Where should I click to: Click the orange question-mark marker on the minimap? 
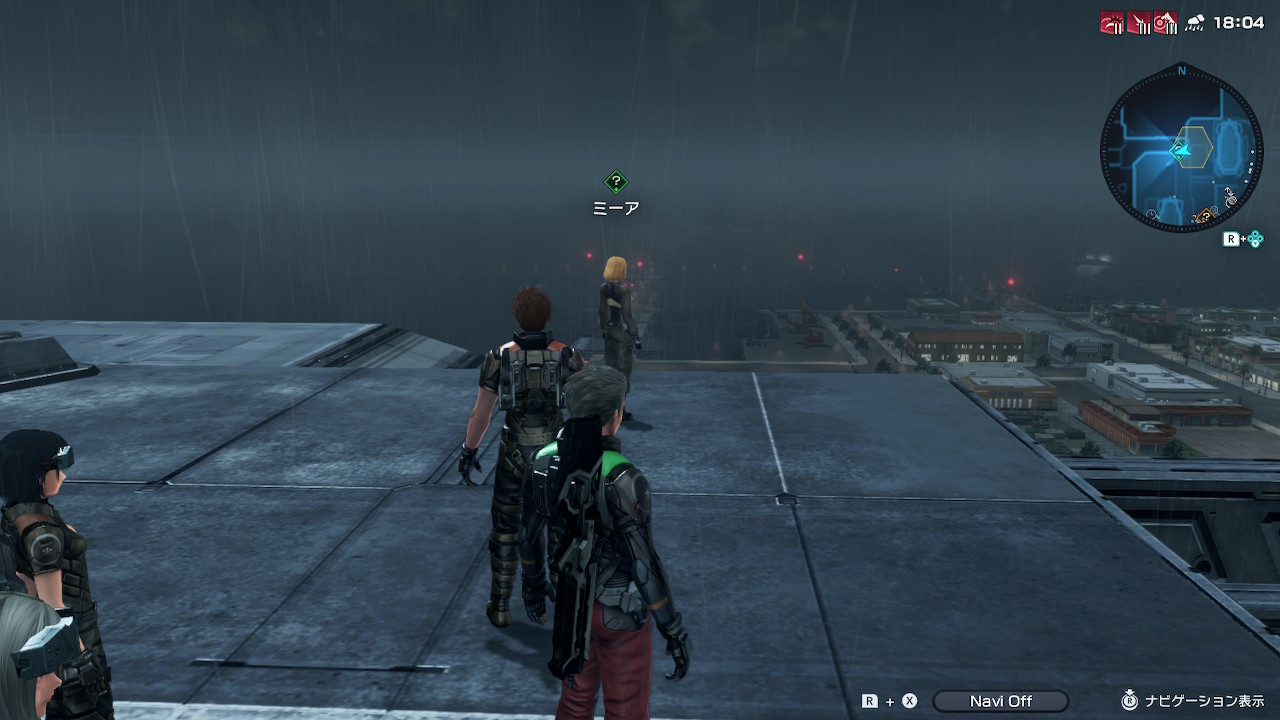(x=1206, y=216)
